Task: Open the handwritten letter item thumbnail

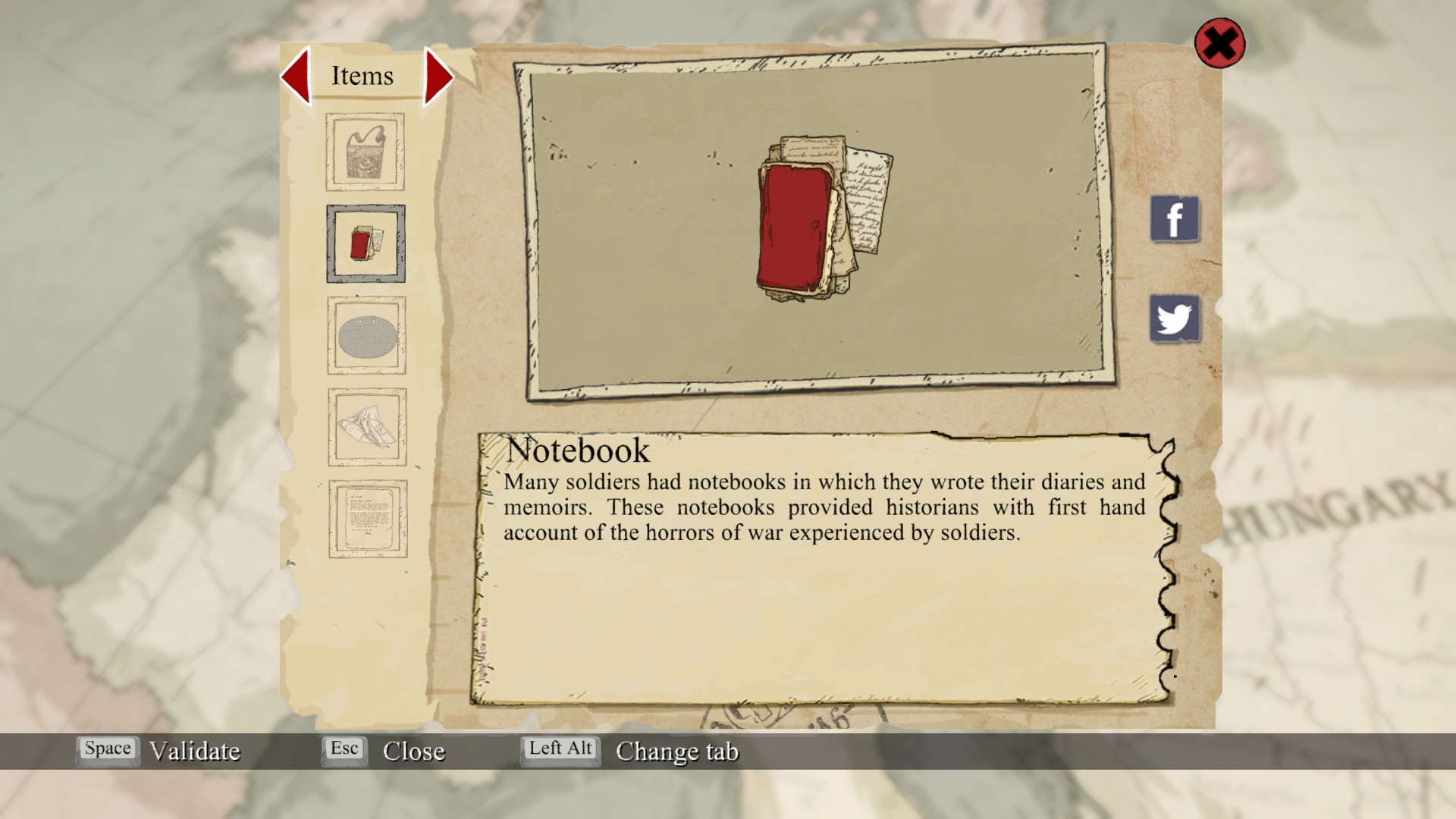Action: (368, 519)
